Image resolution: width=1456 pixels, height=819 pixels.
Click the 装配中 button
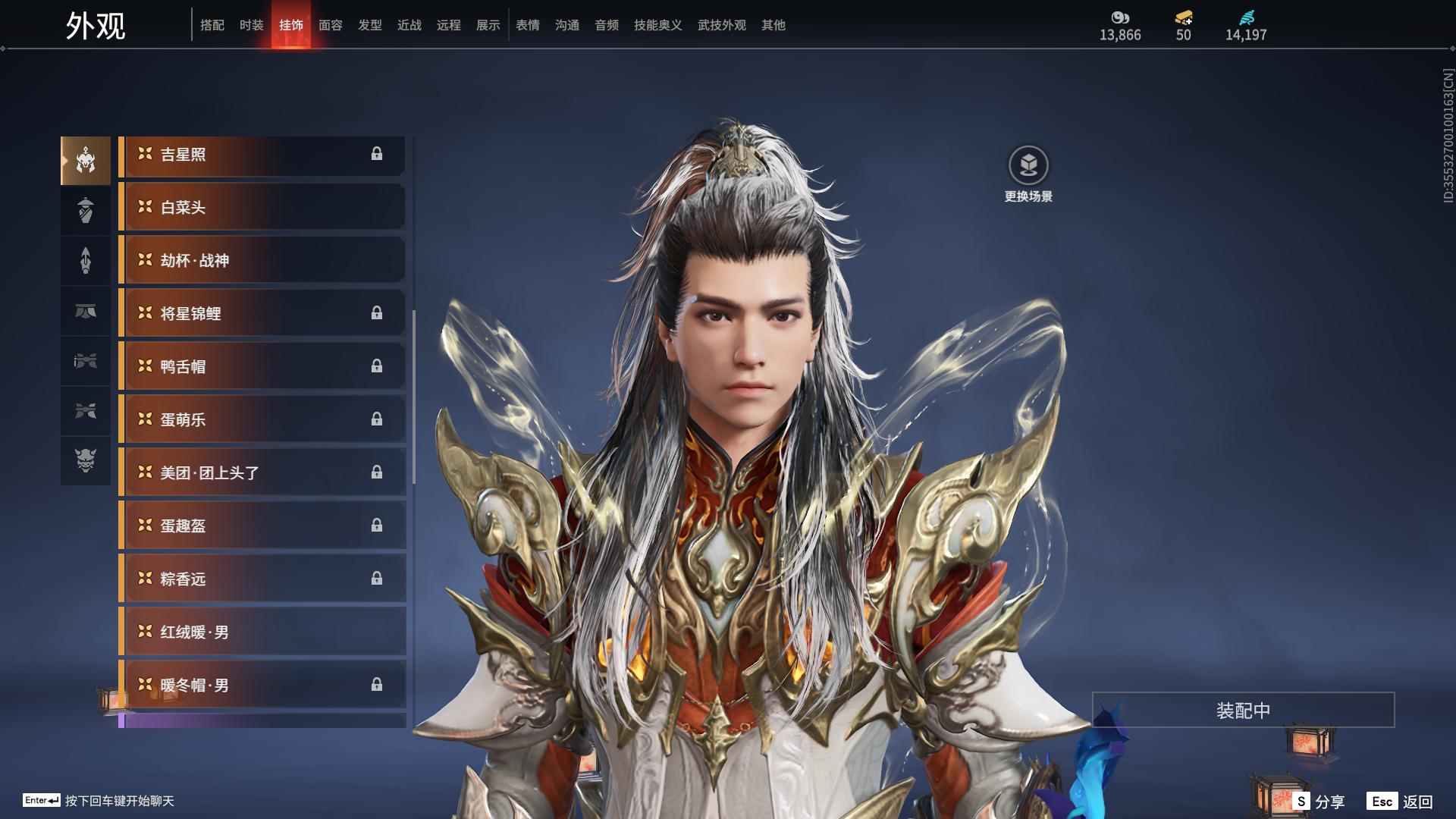[x=1242, y=710]
